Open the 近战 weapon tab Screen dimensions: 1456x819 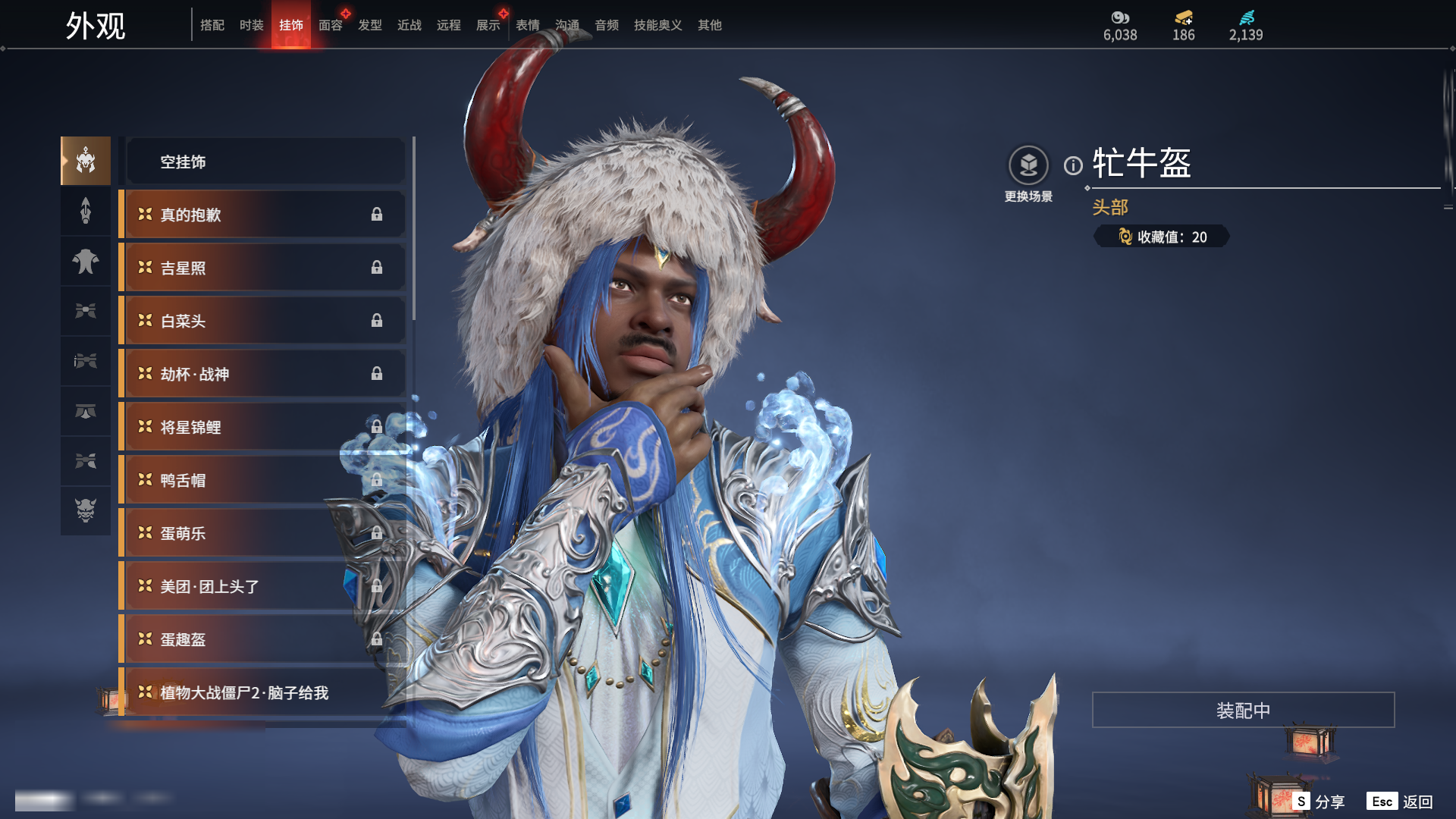pyautogui.click(x=409, y=25)
